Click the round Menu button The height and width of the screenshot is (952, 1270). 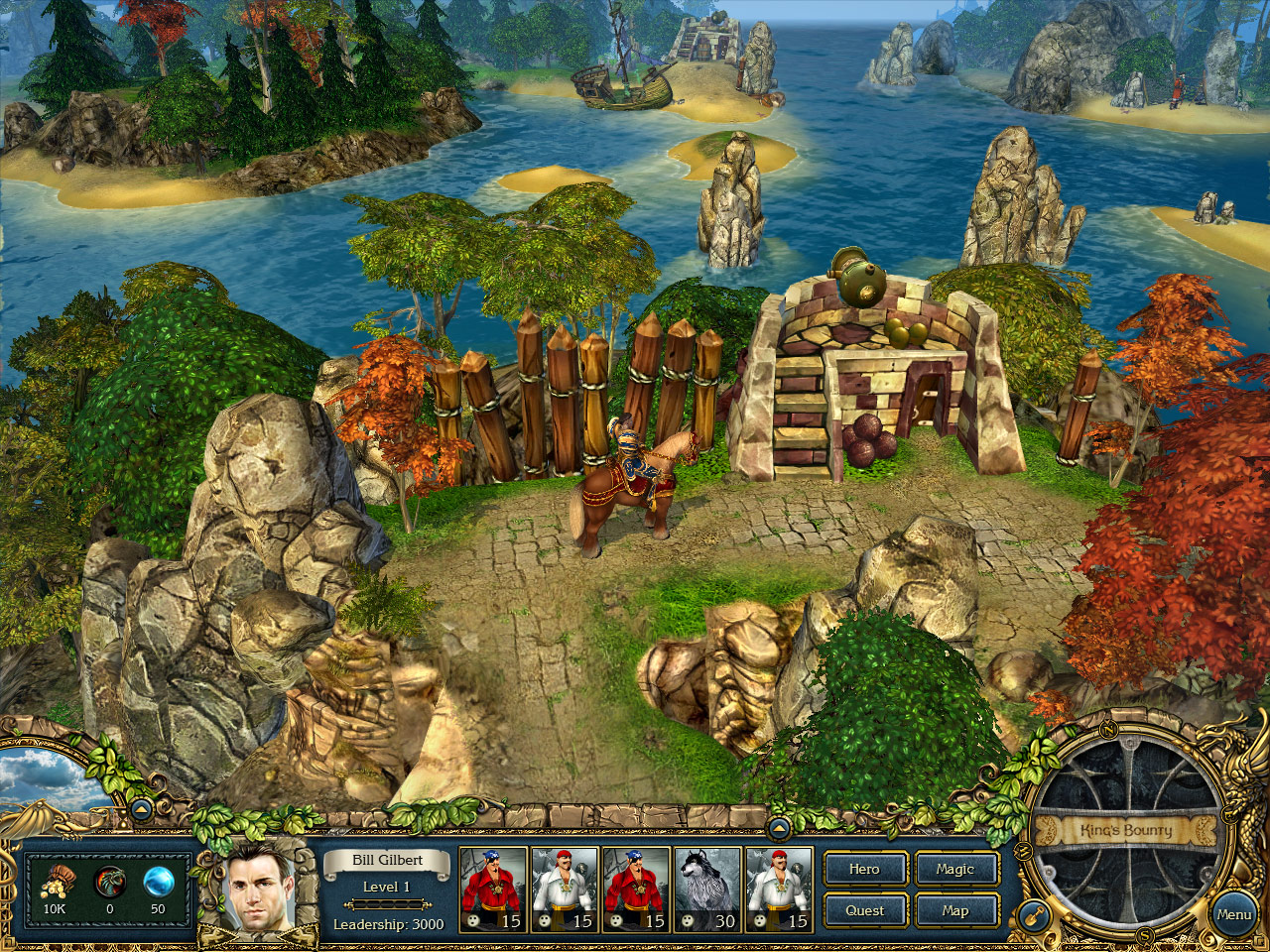[1233, 914]
